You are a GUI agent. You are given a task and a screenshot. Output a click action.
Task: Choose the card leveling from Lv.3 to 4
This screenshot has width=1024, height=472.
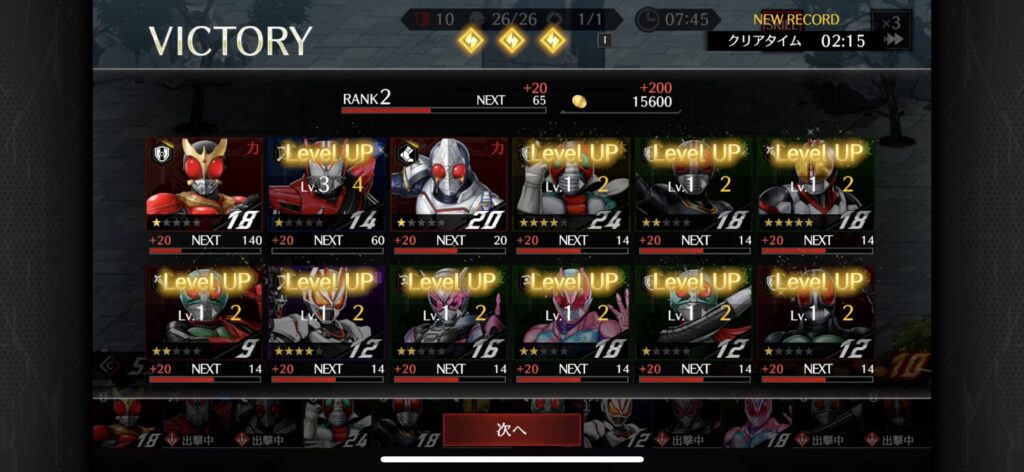click(x=327, y=185)
